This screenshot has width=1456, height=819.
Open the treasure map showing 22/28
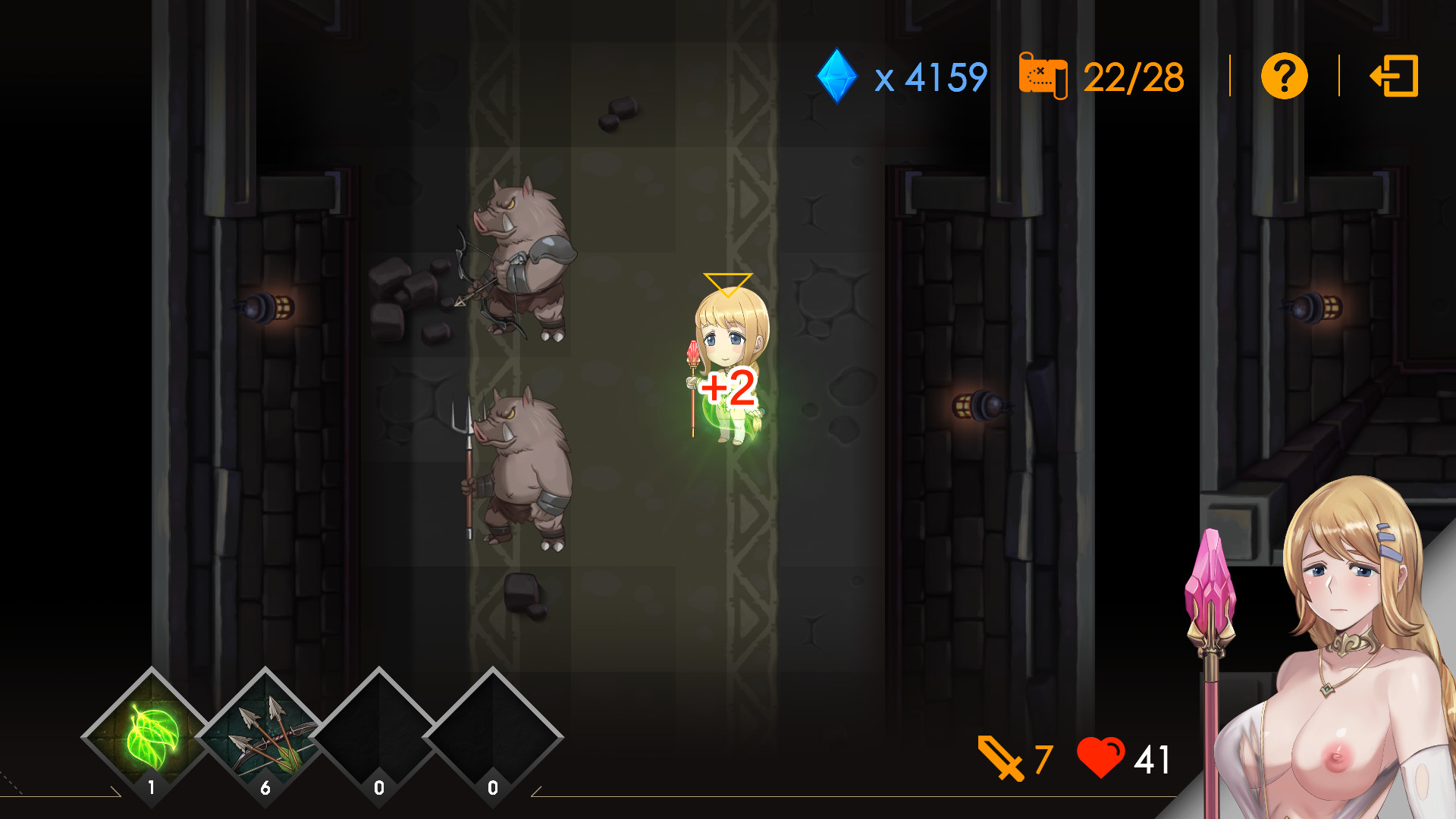pyautogui.click(x=1044, y=74)
